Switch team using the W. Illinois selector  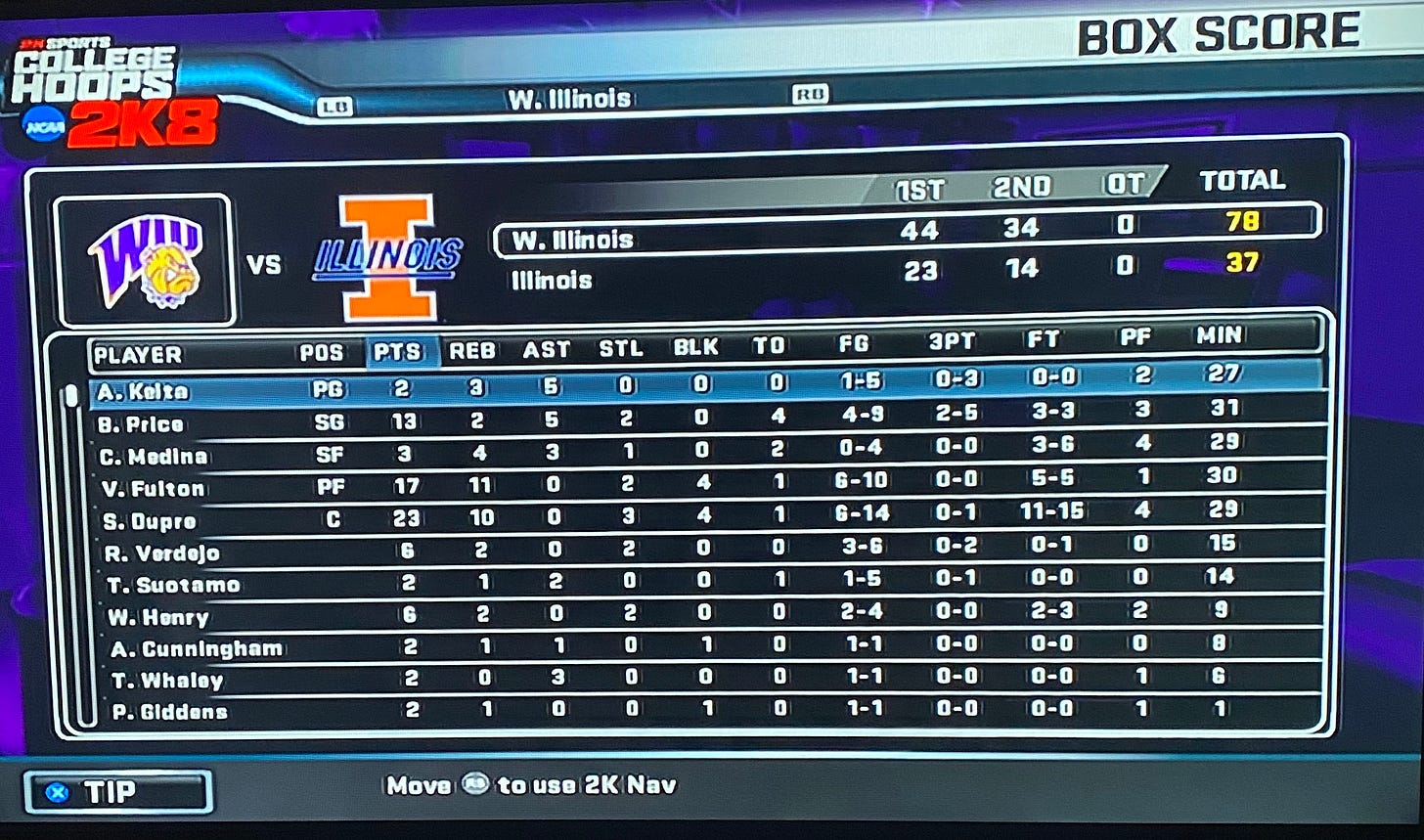click(x=569, y=99)
